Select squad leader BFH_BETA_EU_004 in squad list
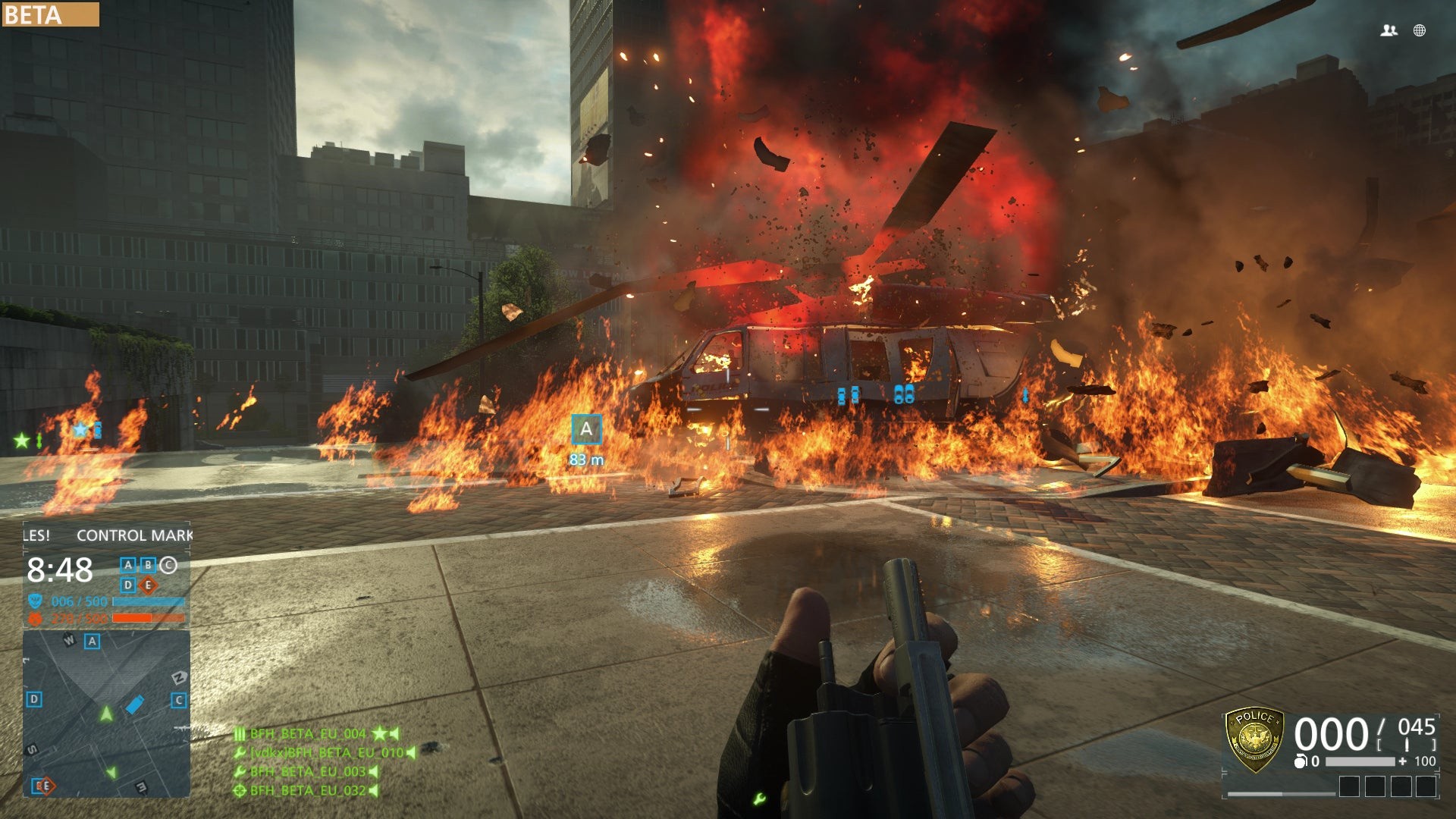The width and height of the screenshot is (1456, 819). pos(308,733)
